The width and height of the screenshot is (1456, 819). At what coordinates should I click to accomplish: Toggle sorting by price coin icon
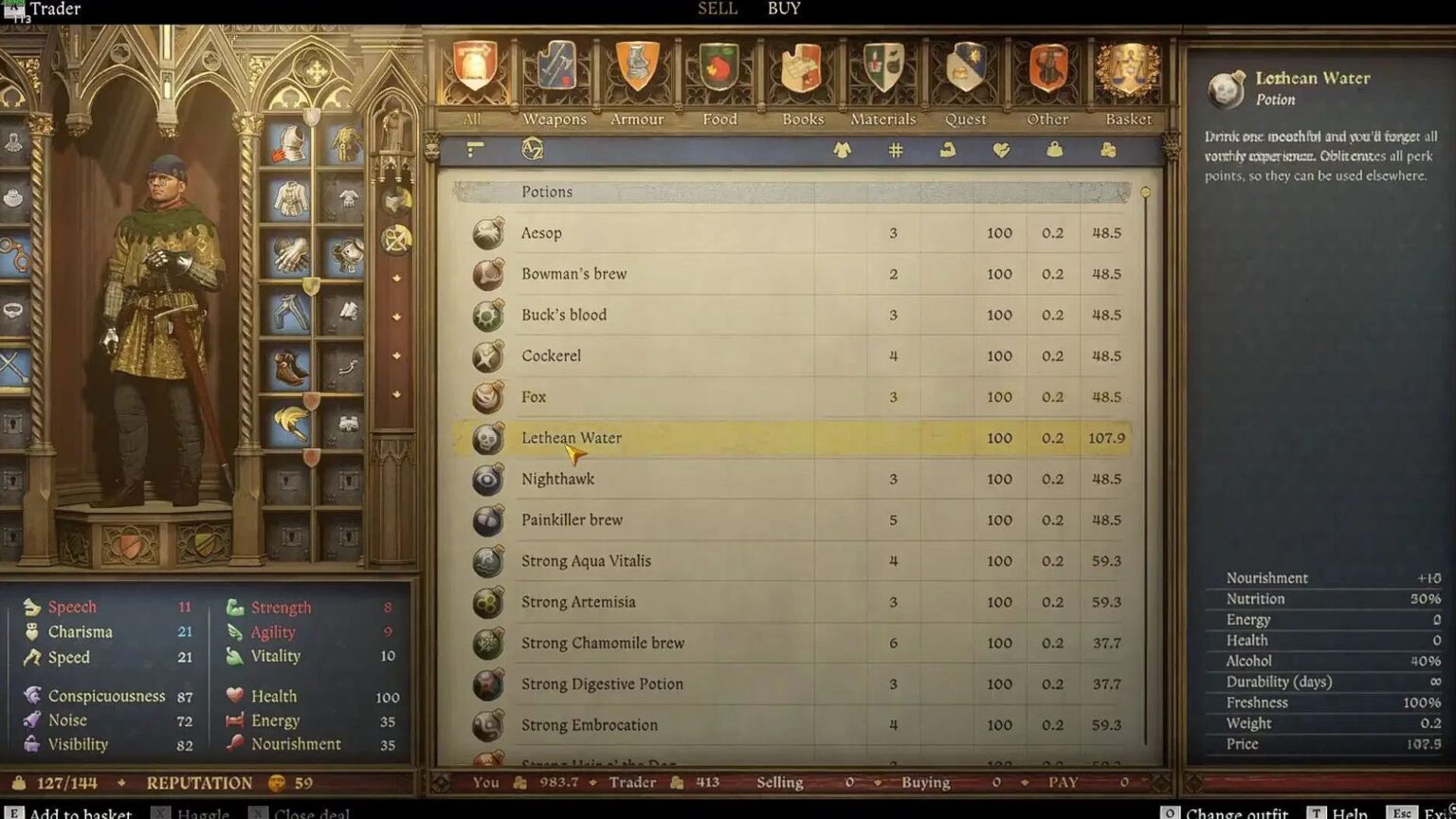(x=1105, y=150)
